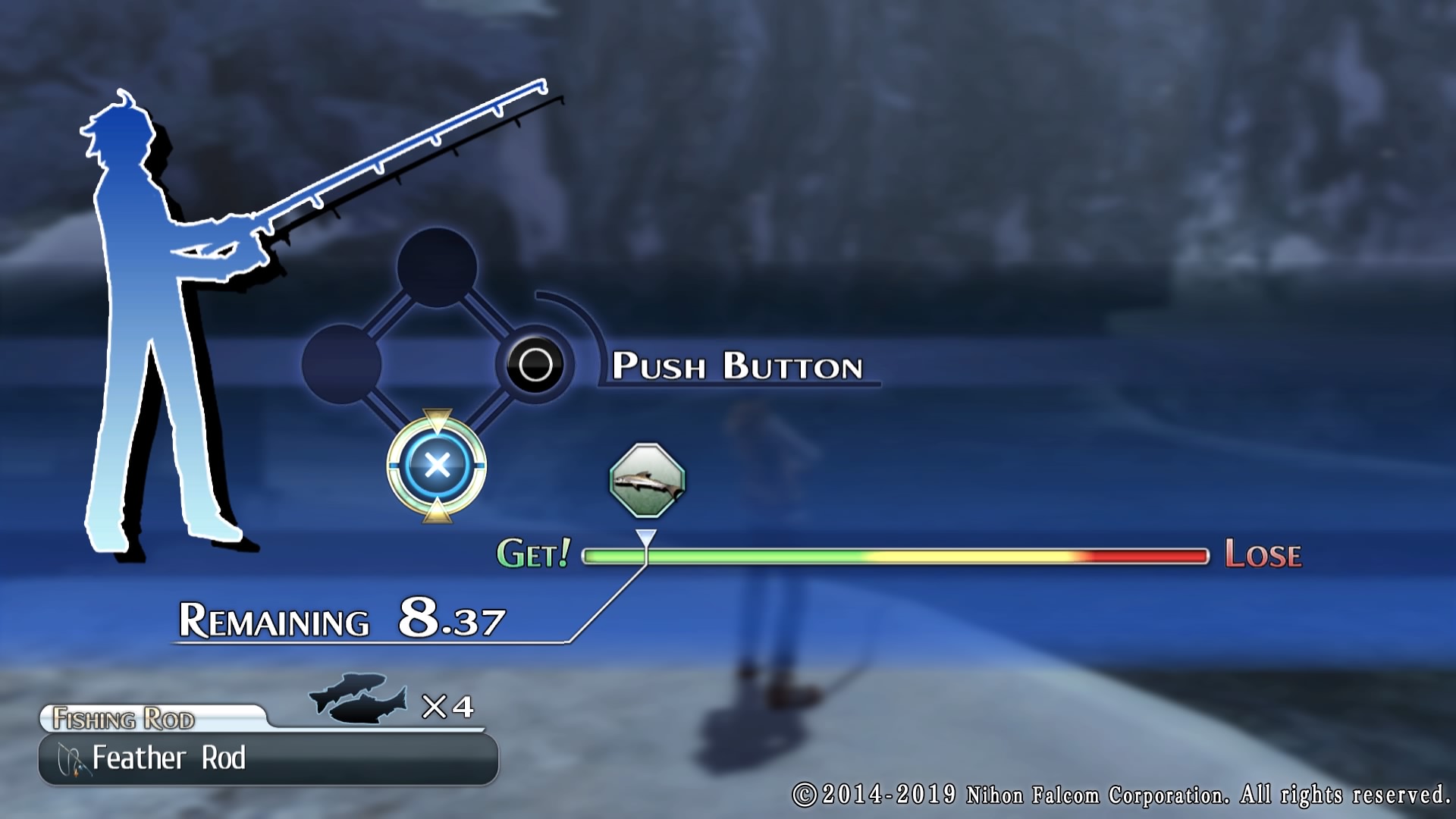This screenshot has height=819, width=1456.
Task: Select the Feather Rod fishing rod panel
Action: tap(268, 758)
